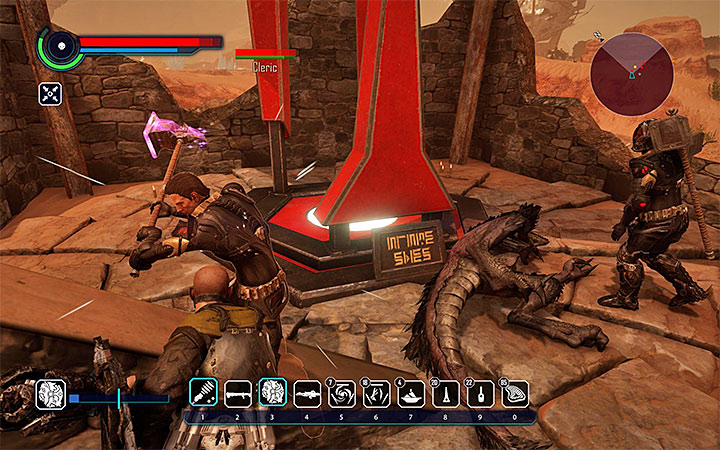Click the active crystal ability icon beside the charge bar

tap(51, 395)
